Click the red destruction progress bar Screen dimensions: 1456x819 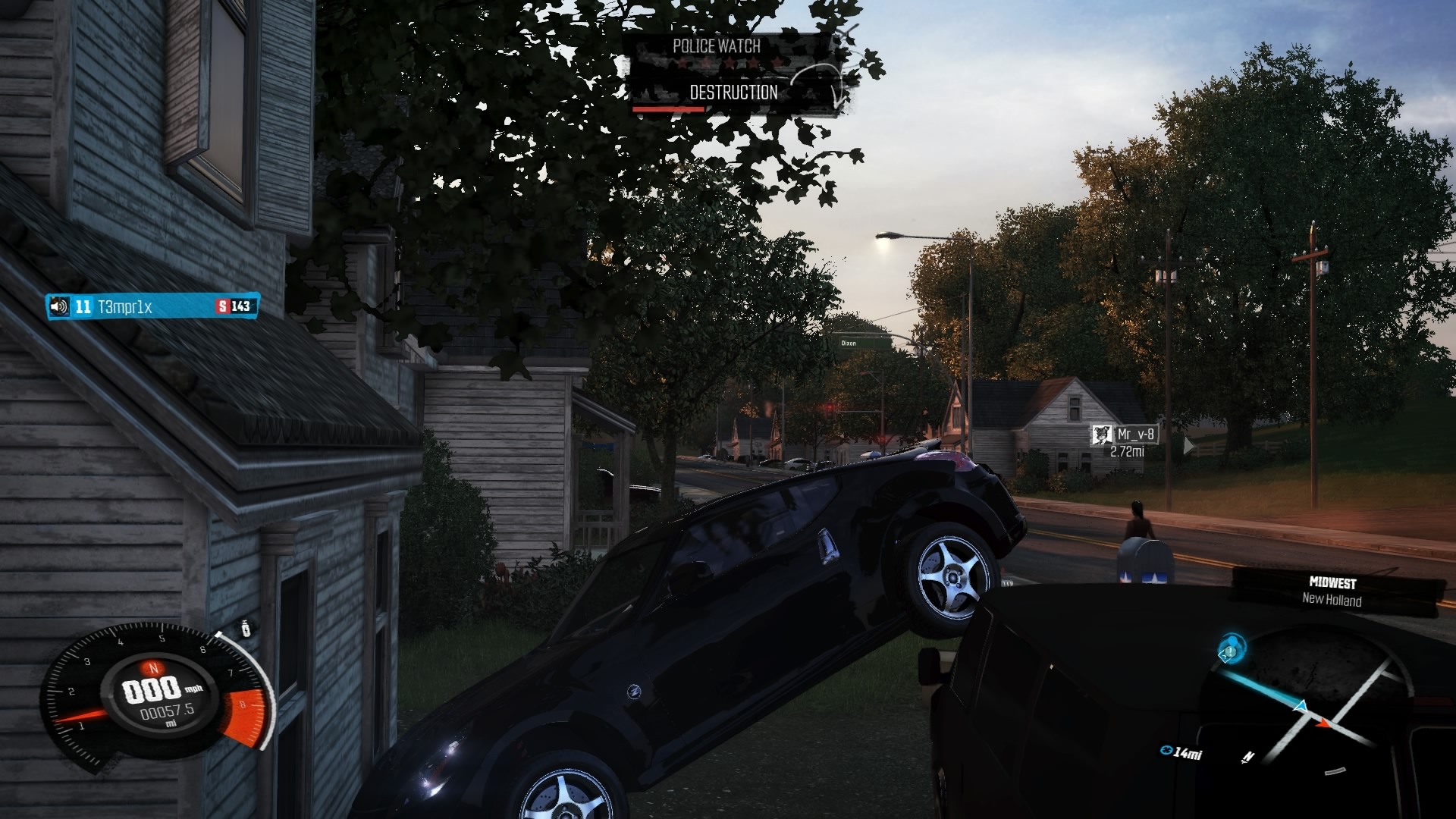coord(668,109)
